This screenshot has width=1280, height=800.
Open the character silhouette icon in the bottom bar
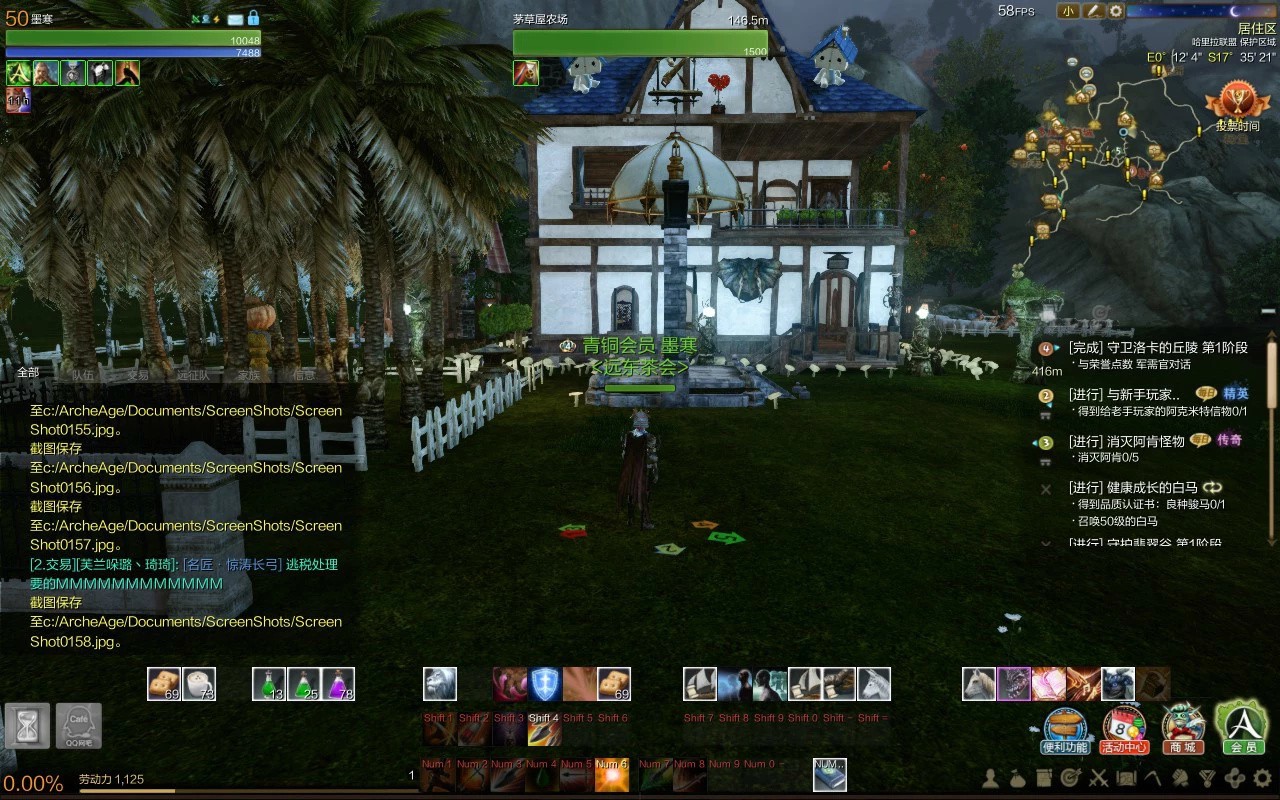pyautogui.click(x=991, y=778)
